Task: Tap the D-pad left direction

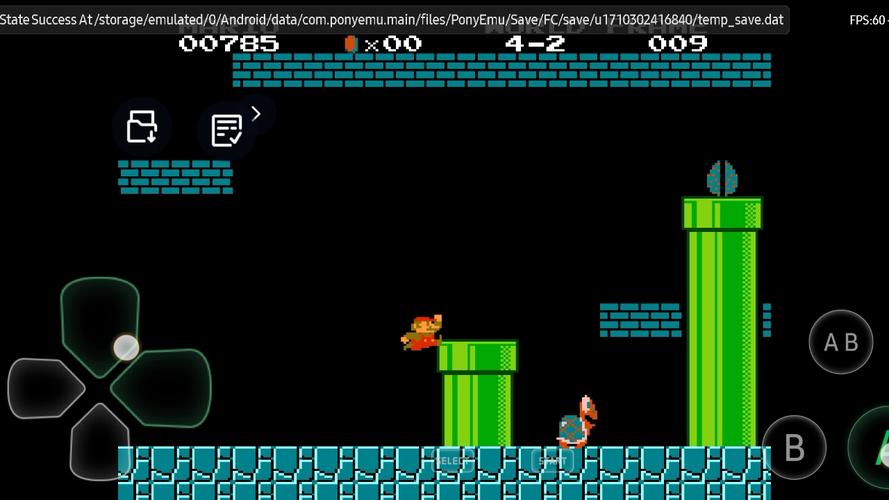Action: (x=44, y=388)
